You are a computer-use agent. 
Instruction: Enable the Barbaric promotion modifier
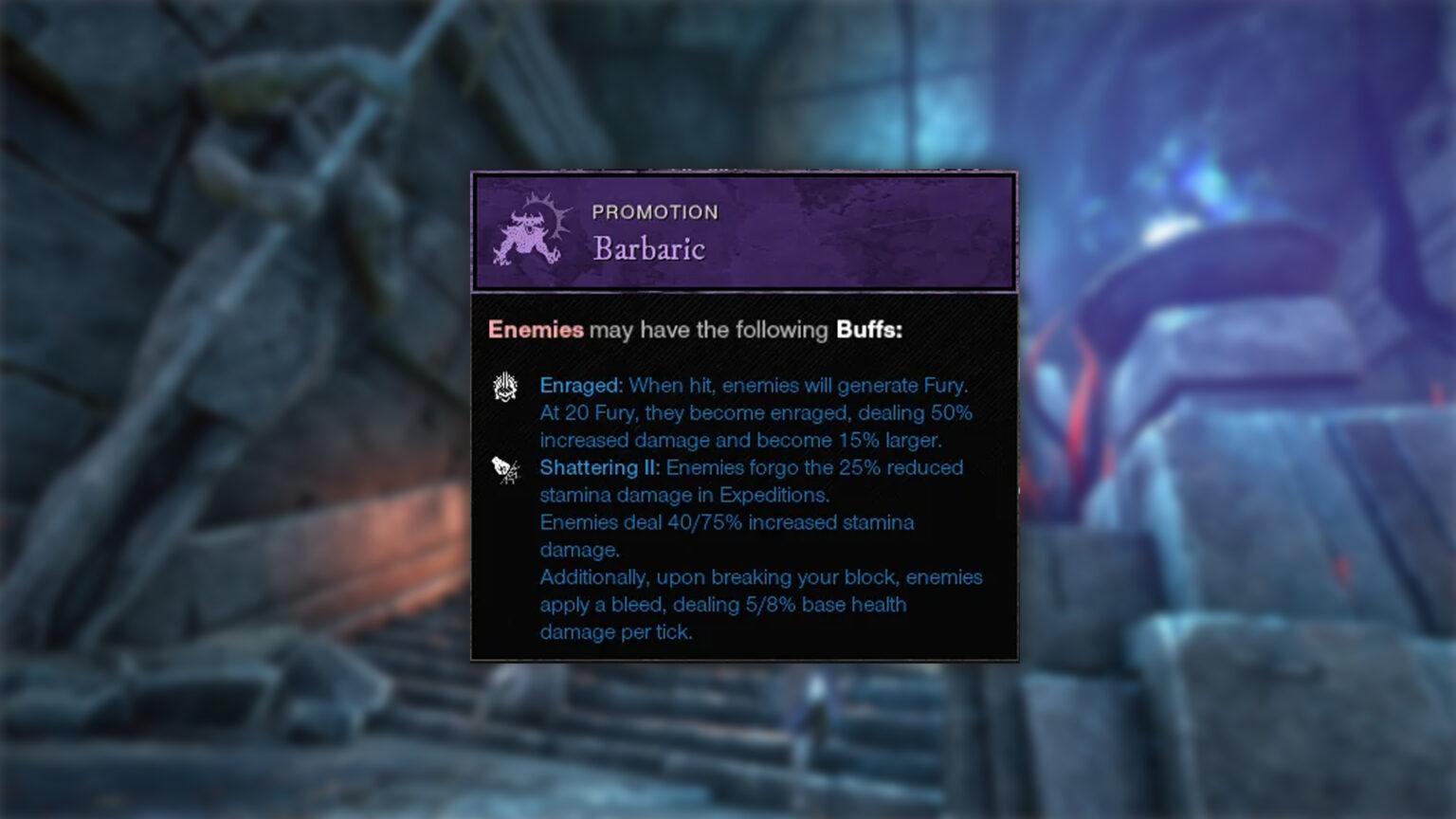(647, 249)
